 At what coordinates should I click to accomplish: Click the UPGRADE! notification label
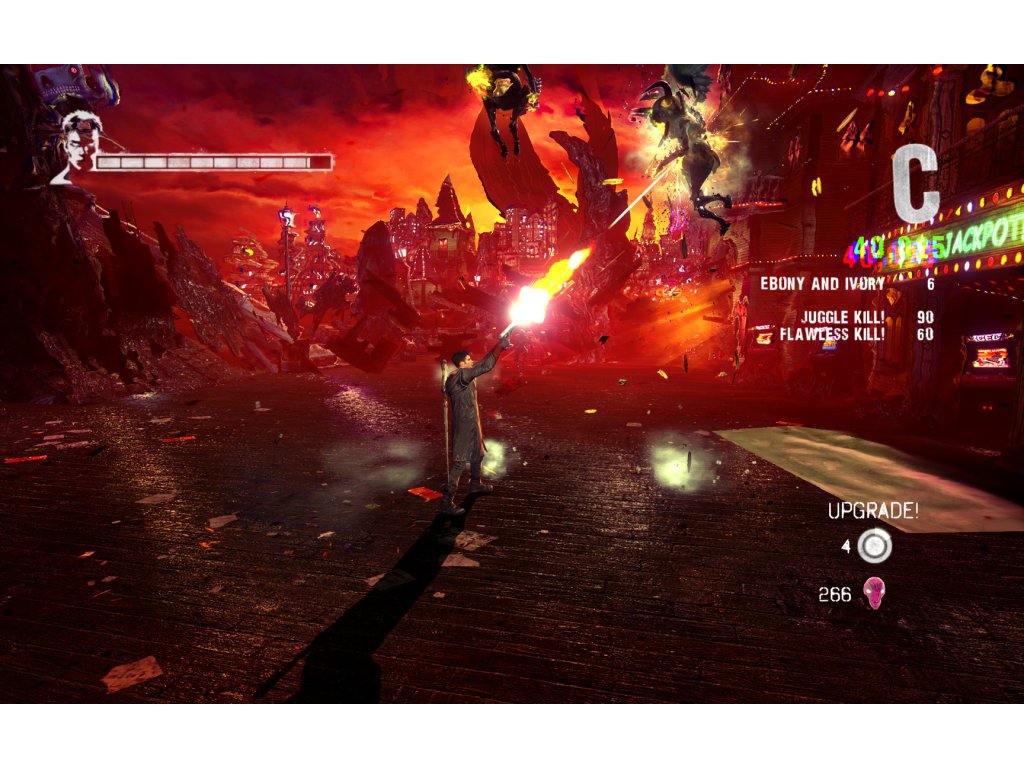click(x=872, y=511)
